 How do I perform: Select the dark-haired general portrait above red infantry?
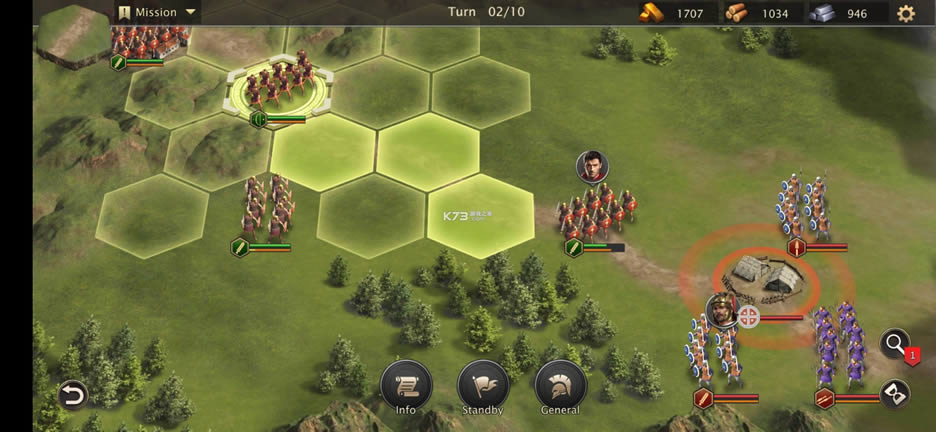pos(592,166)
